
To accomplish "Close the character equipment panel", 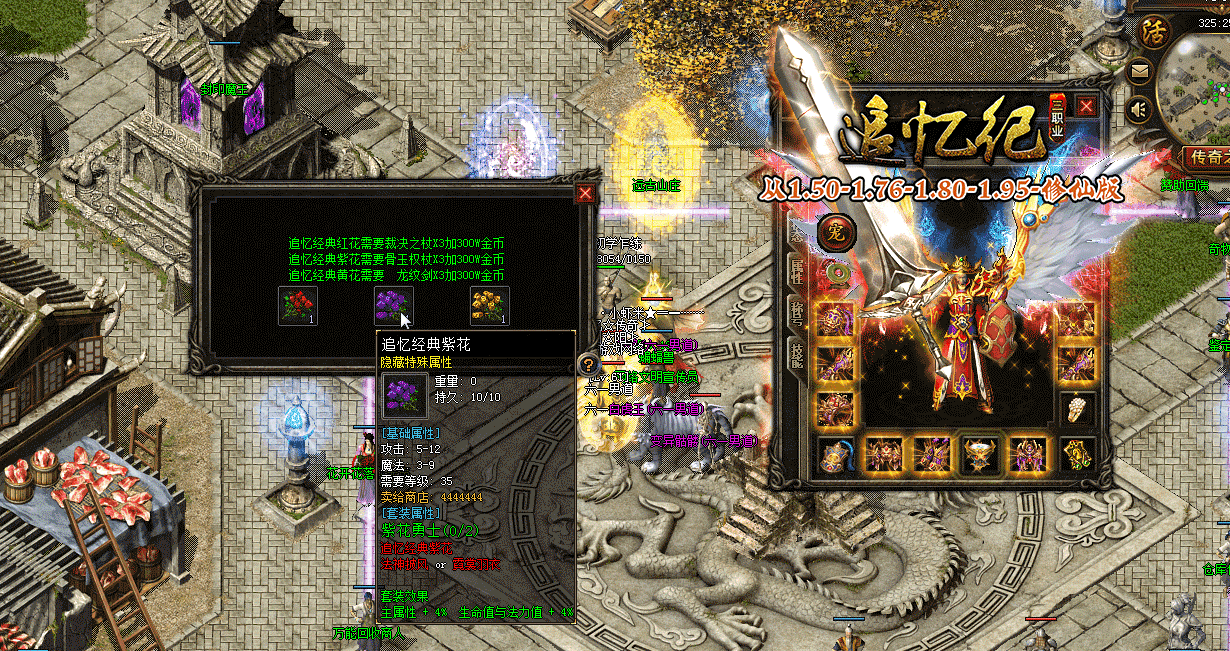I will [1086, 106].
